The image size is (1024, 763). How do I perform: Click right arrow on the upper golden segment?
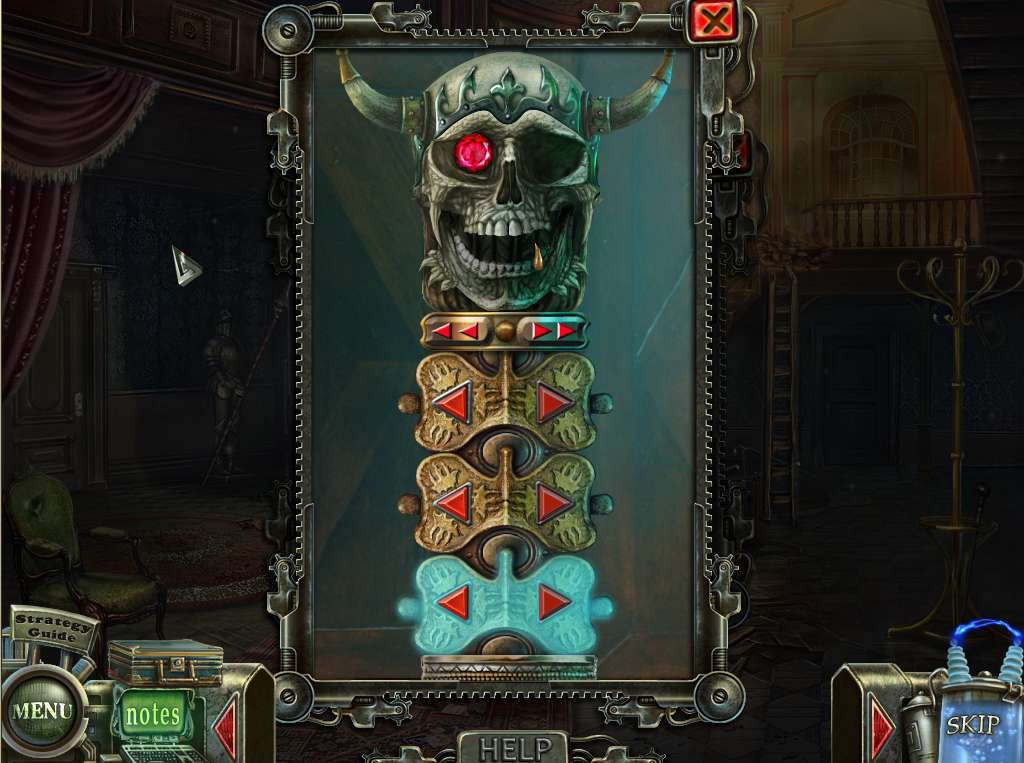[555, 403]
